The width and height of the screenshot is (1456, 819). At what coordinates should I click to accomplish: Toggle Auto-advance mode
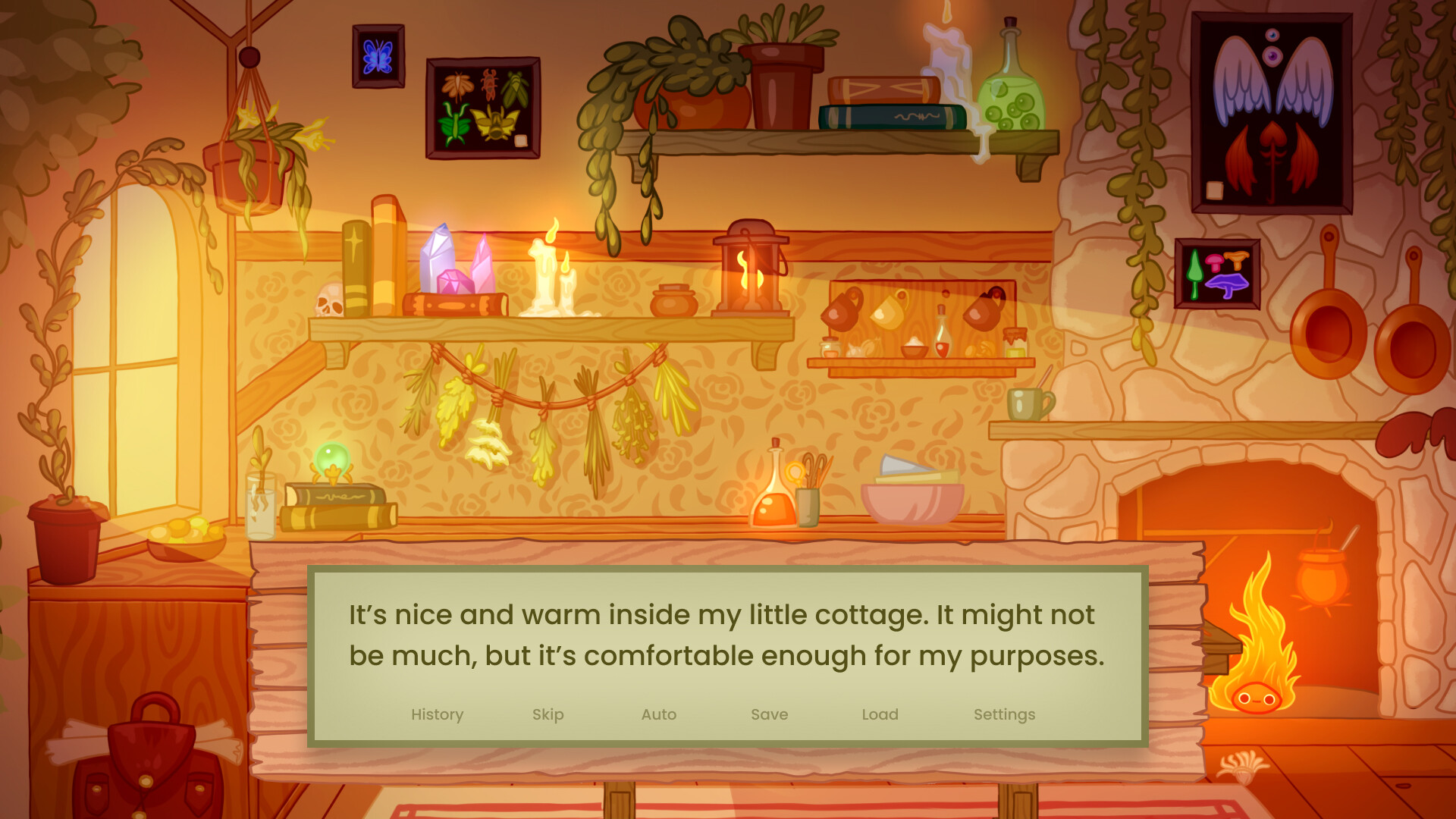click(658, 714)
